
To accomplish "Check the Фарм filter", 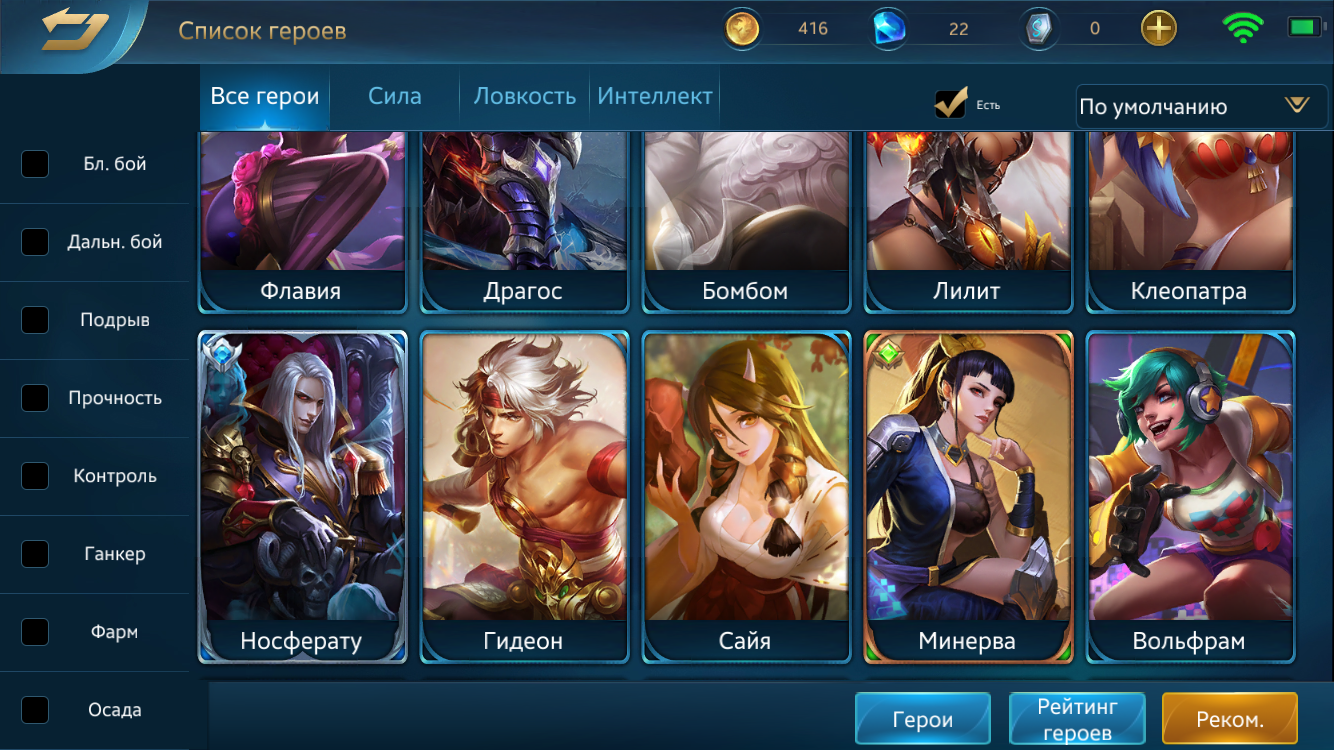I will click(x=35, y=632).
